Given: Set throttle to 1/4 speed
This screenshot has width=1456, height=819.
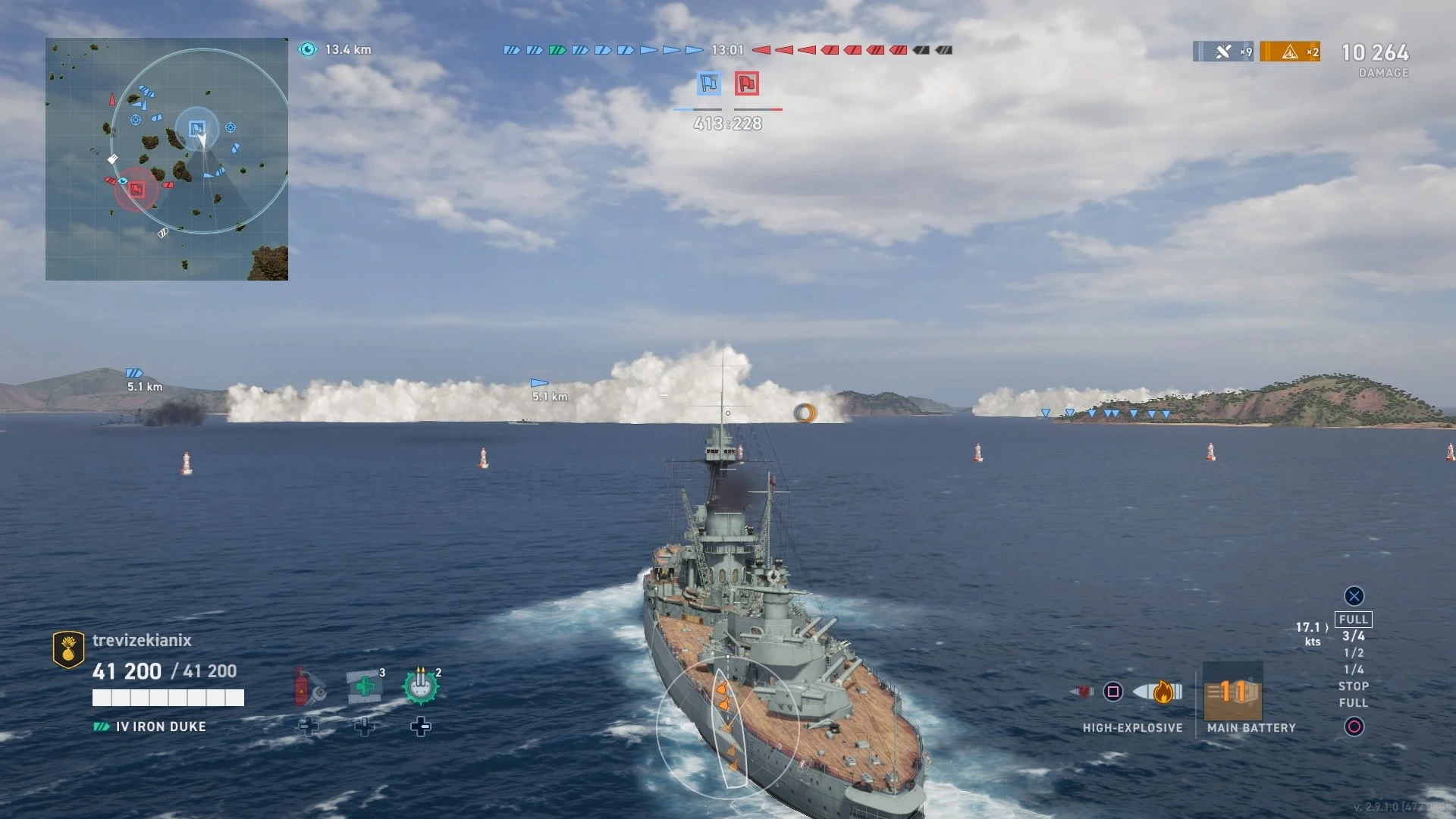Looking at the screenshot, I should (1353, 670).
